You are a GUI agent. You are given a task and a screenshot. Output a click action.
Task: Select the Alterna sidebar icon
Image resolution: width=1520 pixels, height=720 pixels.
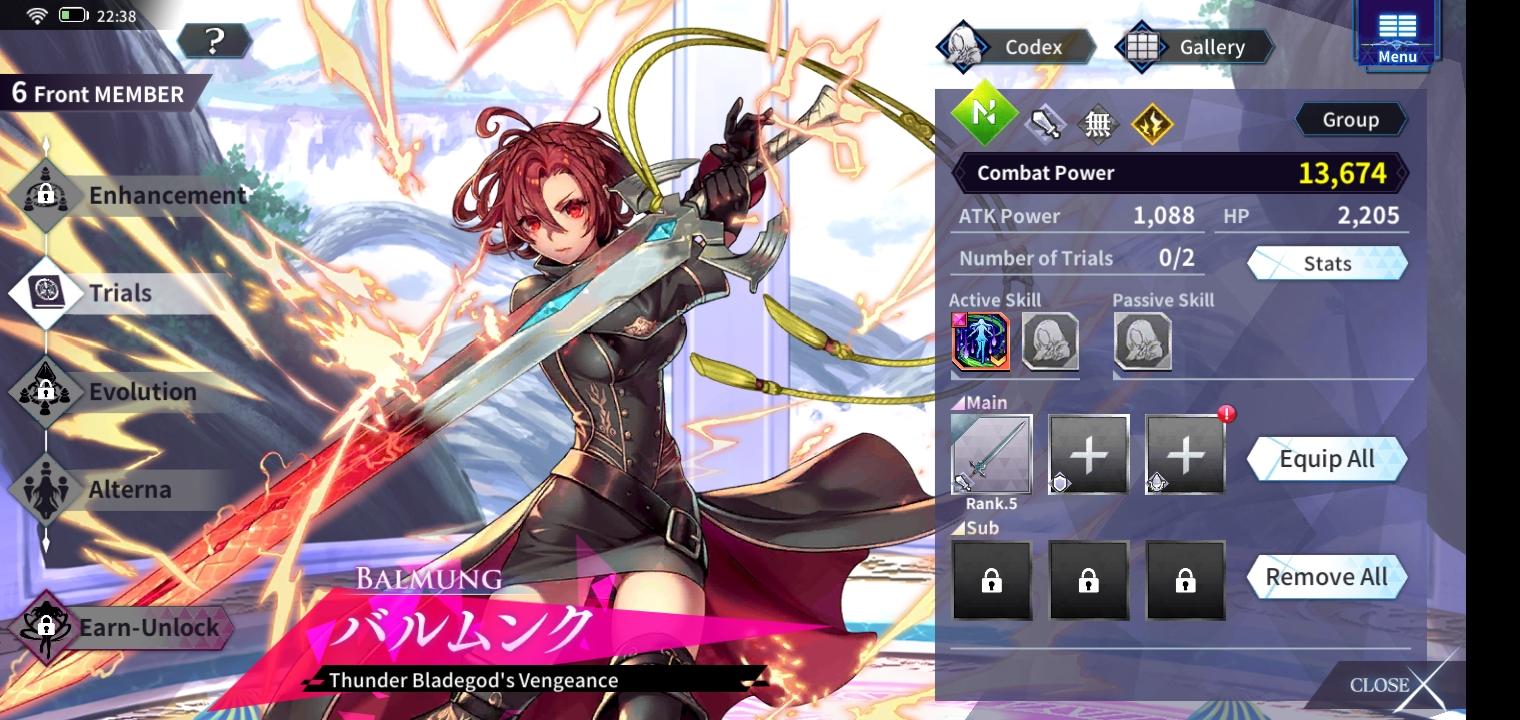46,490
